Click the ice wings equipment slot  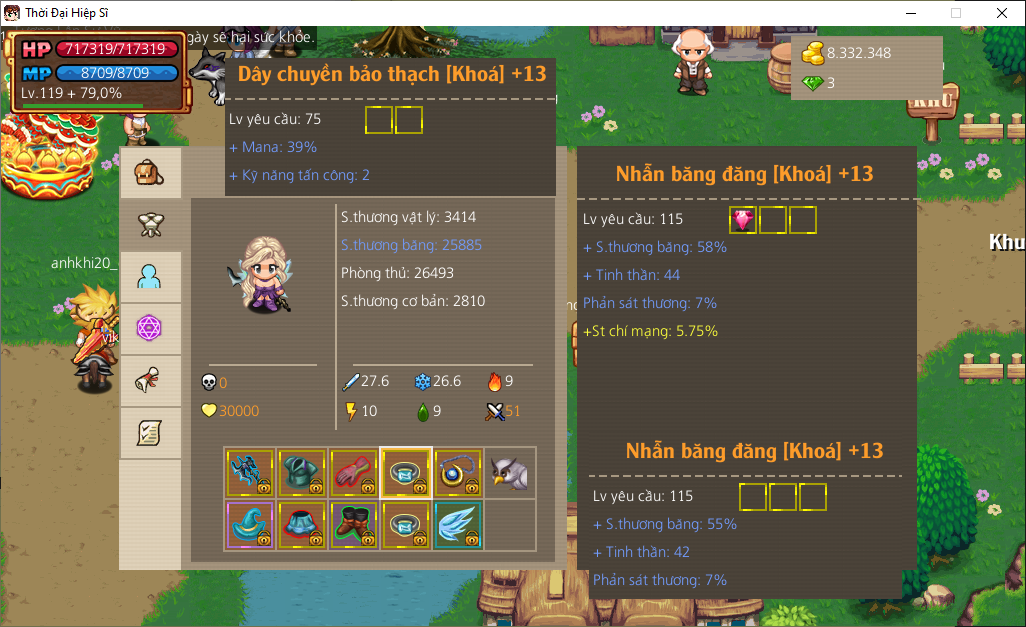pyautogui.click(x=458, y=525)
